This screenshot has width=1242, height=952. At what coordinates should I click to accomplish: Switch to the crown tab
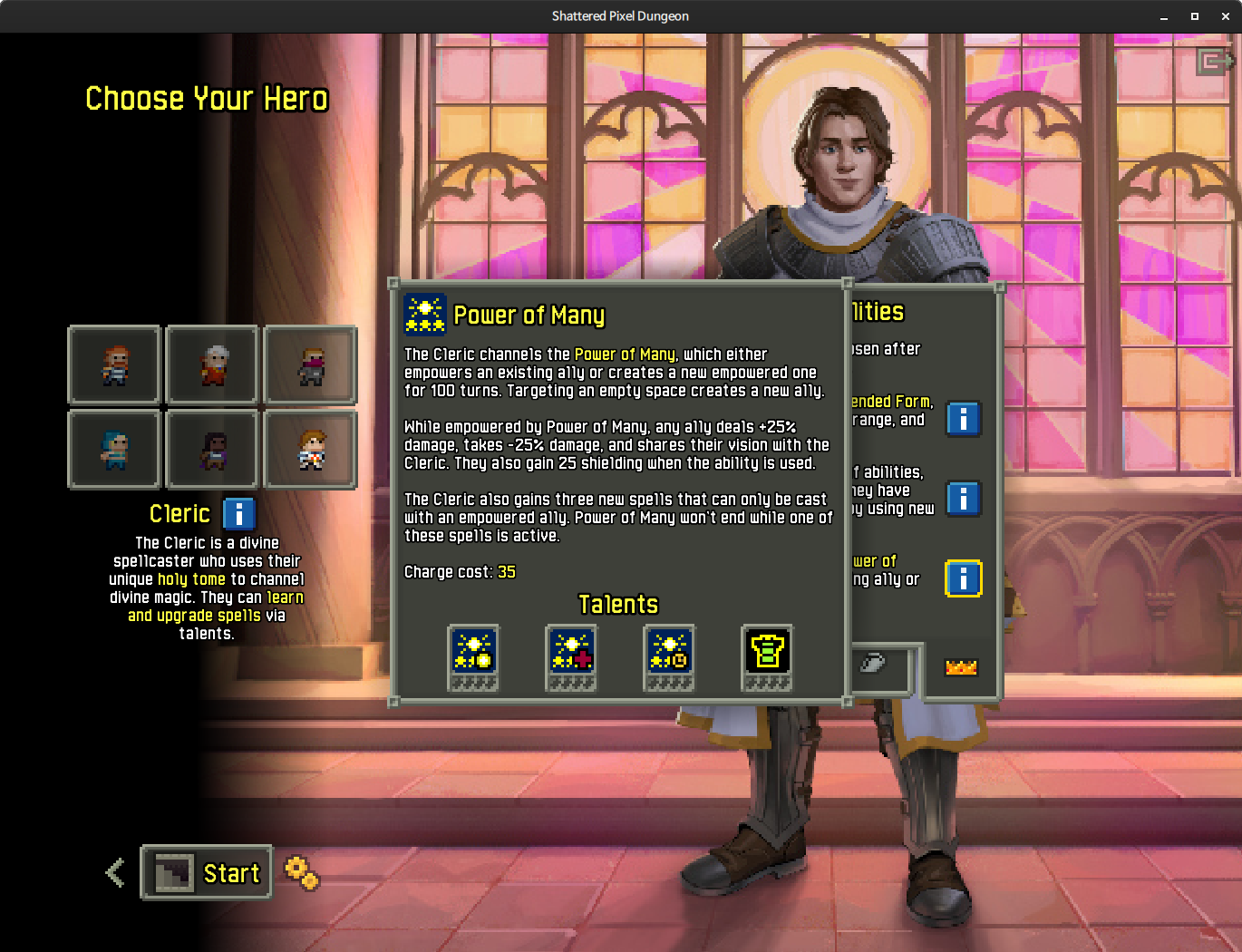click(x=961, y=667)
